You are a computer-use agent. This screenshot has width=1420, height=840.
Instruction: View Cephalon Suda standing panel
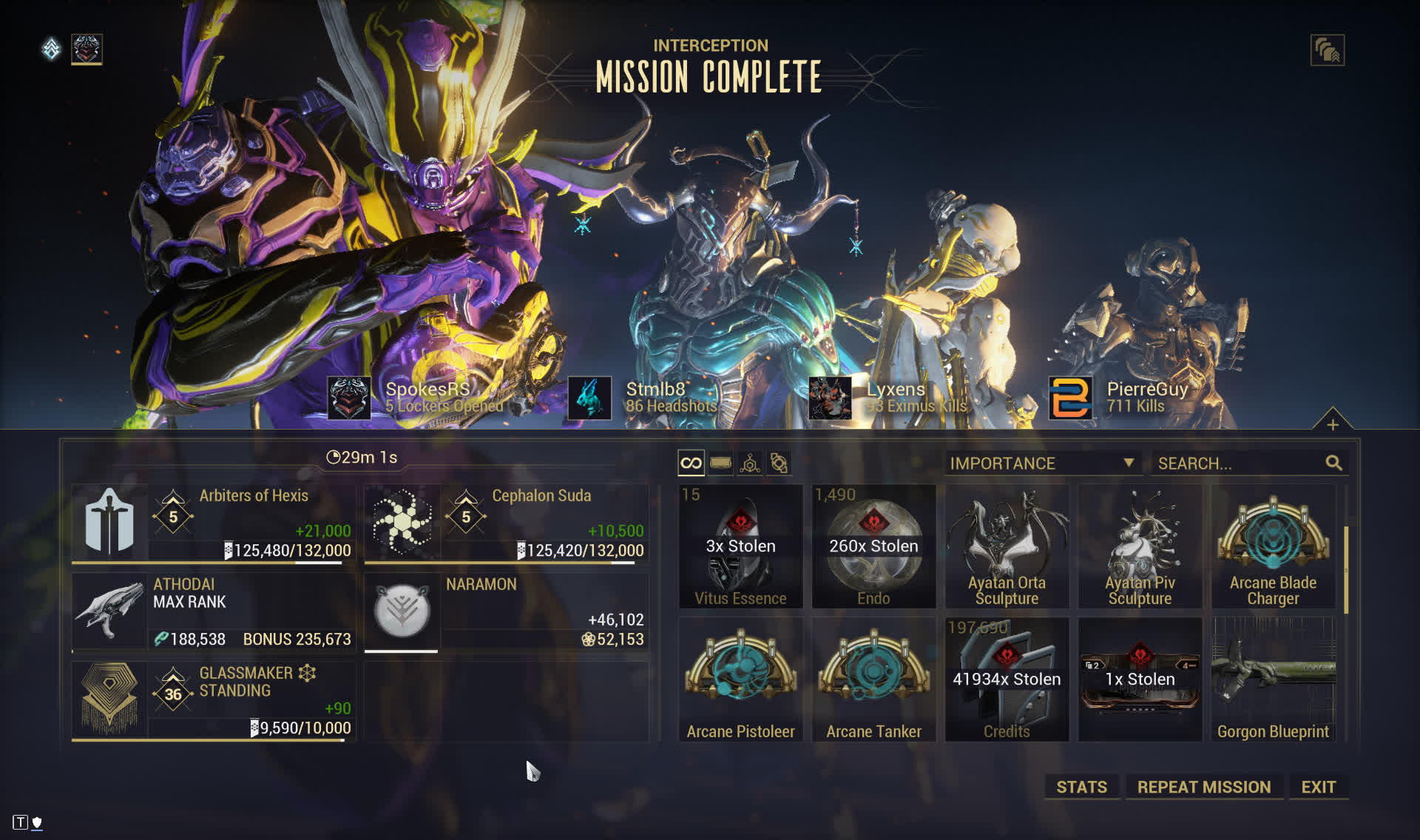[x=506, y=522]
